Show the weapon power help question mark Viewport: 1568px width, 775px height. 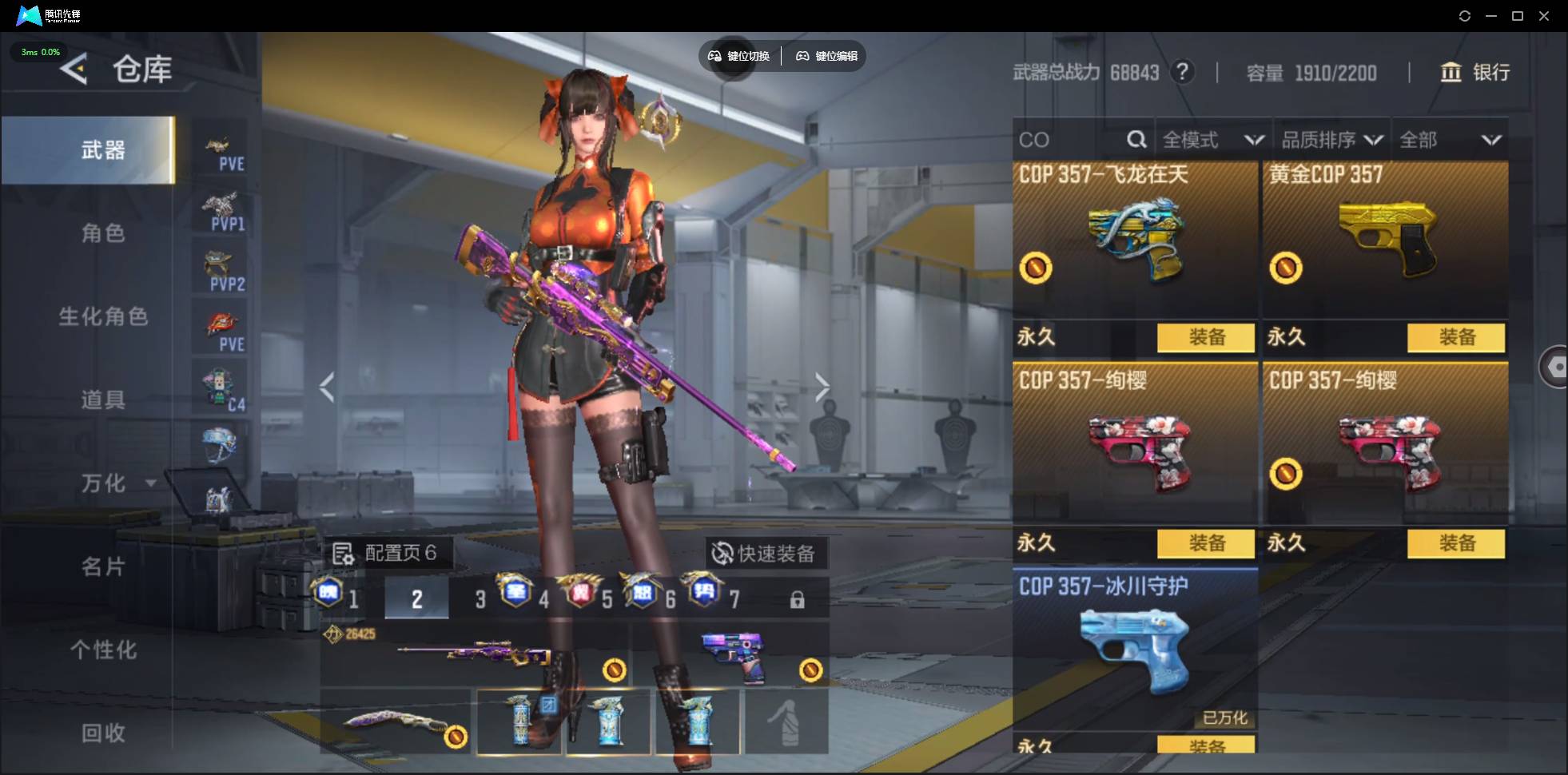pyautogui.click(x=1183, y=73)
